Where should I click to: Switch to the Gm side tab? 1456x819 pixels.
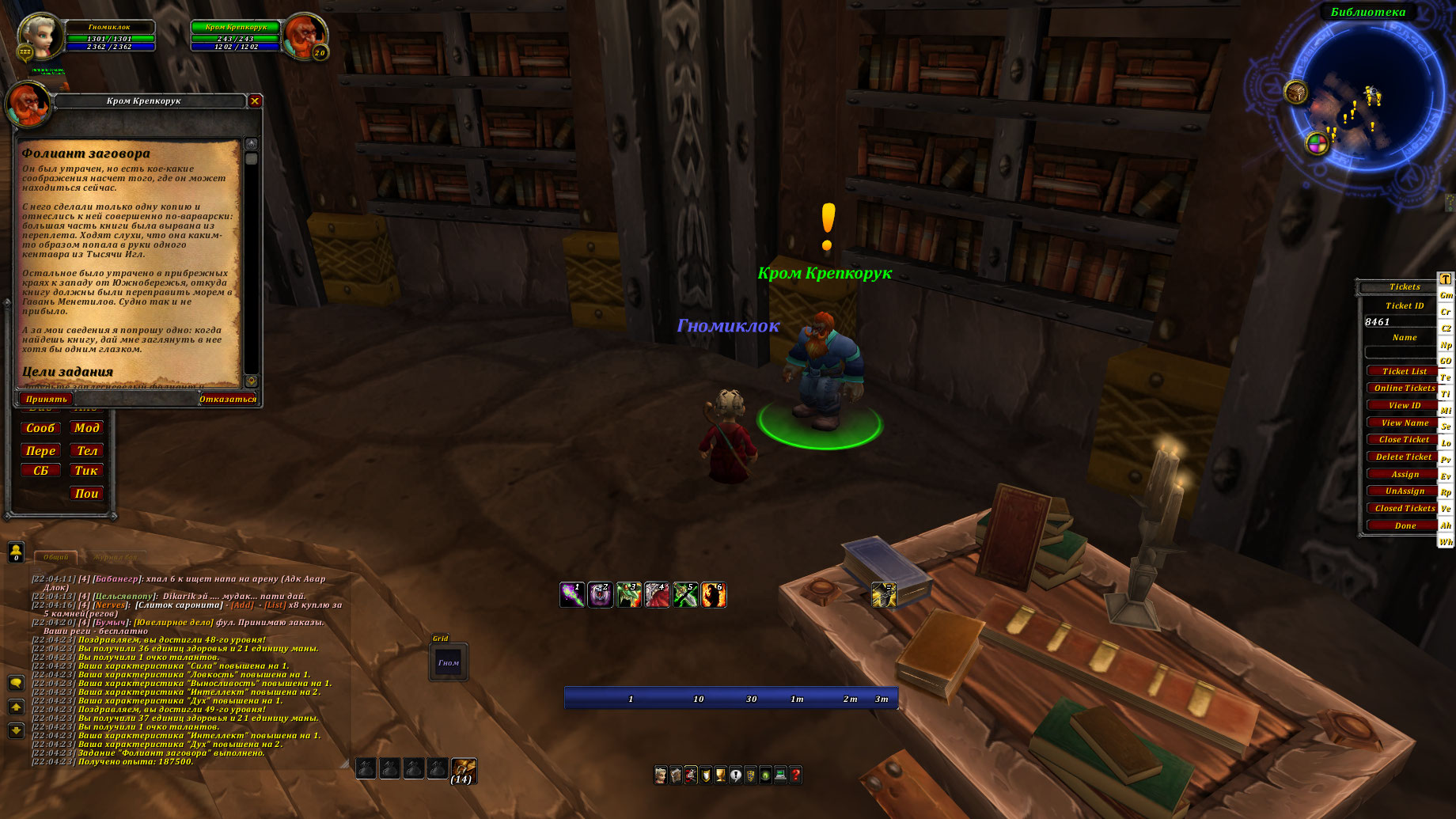point(1446,295)
